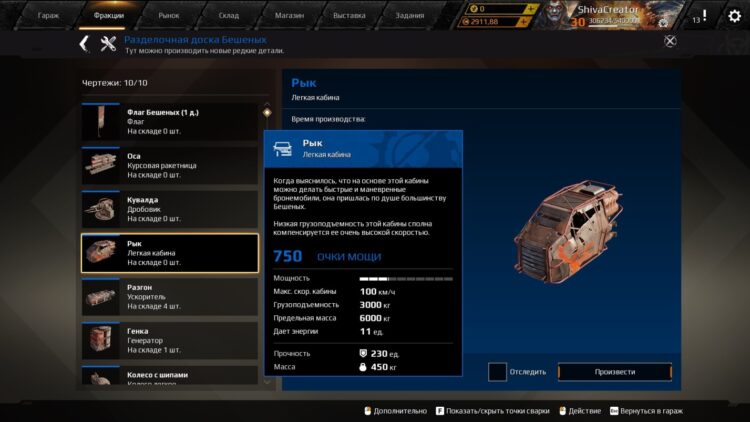This screenshot has height=422, width=750.
Task: Select the Флаг Бешеных blueprint
Action: (169, 122)
